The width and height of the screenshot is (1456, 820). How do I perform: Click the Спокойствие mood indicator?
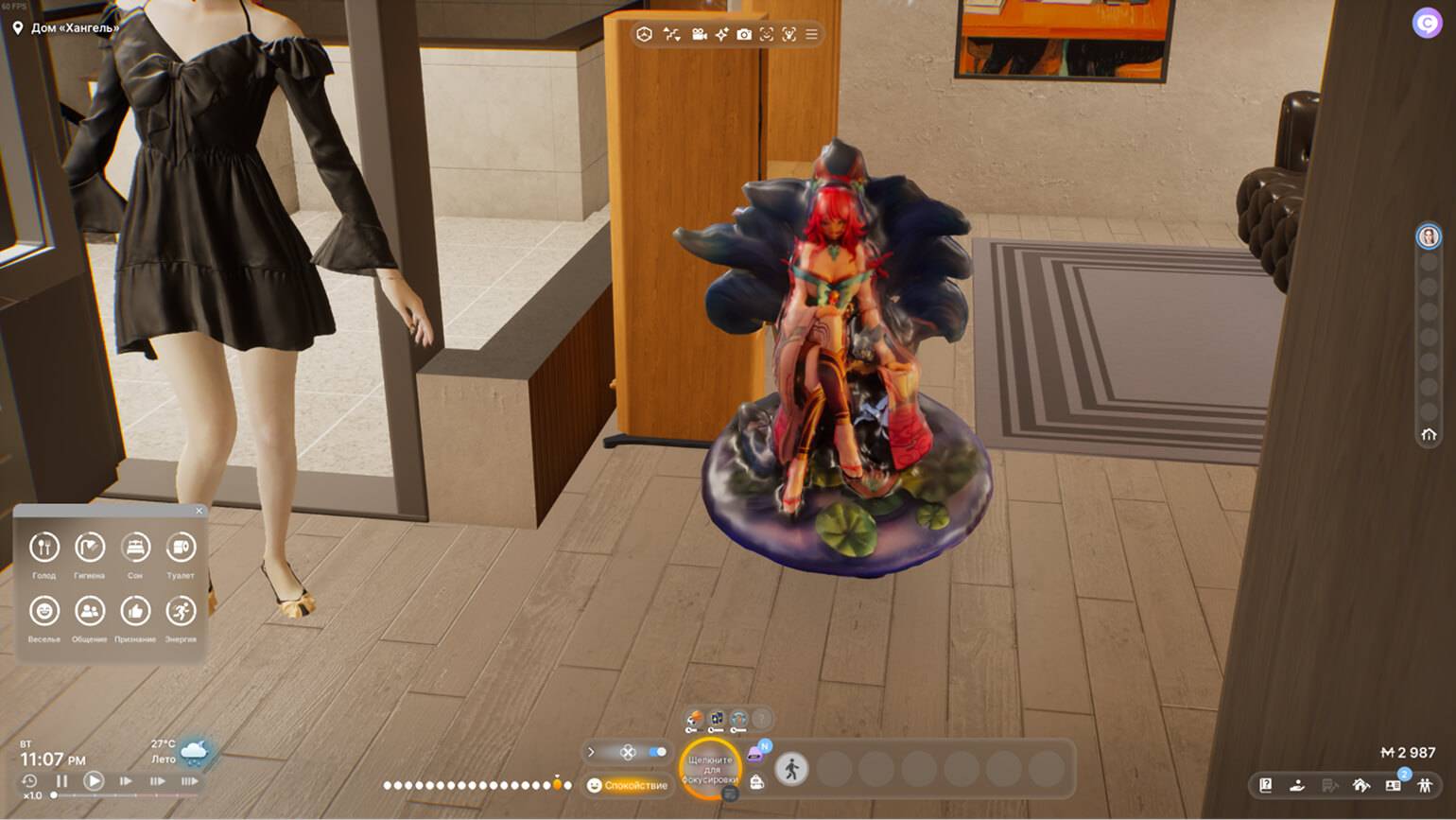[628, 785]
